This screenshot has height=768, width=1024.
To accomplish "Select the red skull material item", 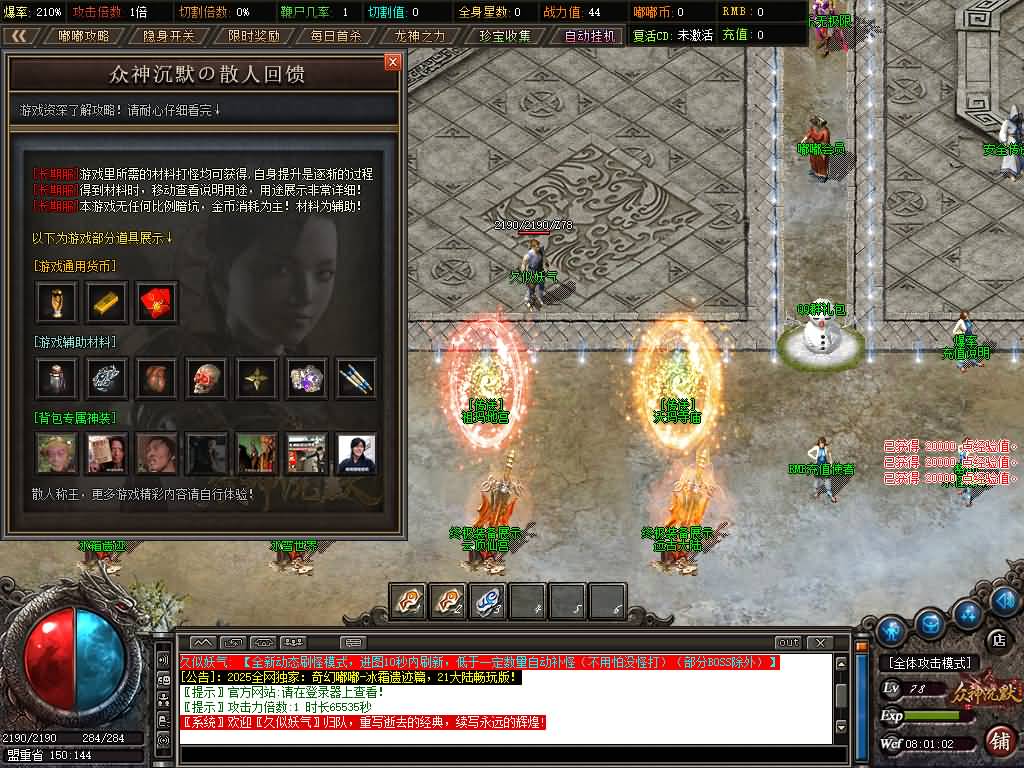I will 206,377.
